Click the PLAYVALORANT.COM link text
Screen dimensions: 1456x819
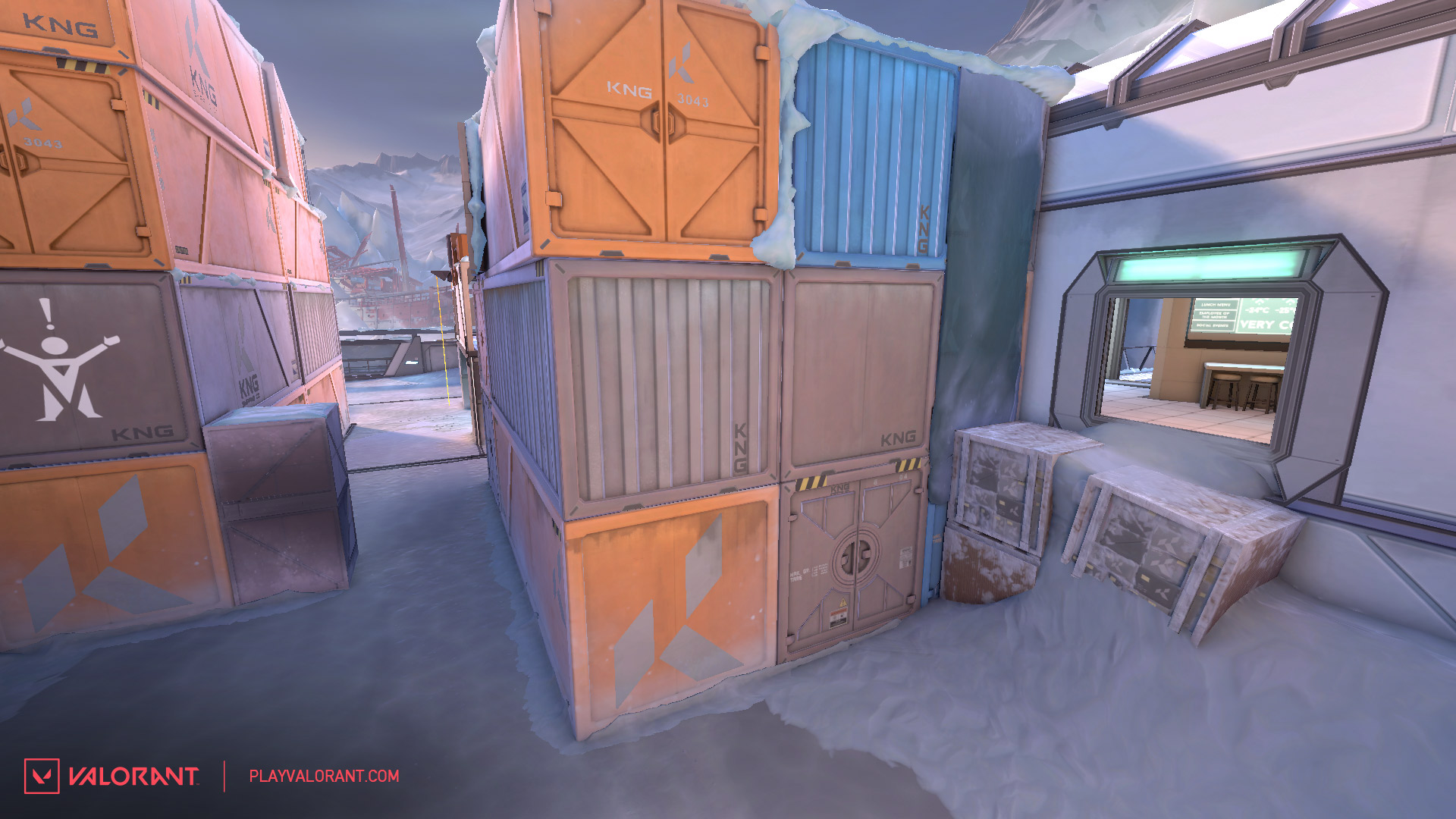click(x=324, y=776)
